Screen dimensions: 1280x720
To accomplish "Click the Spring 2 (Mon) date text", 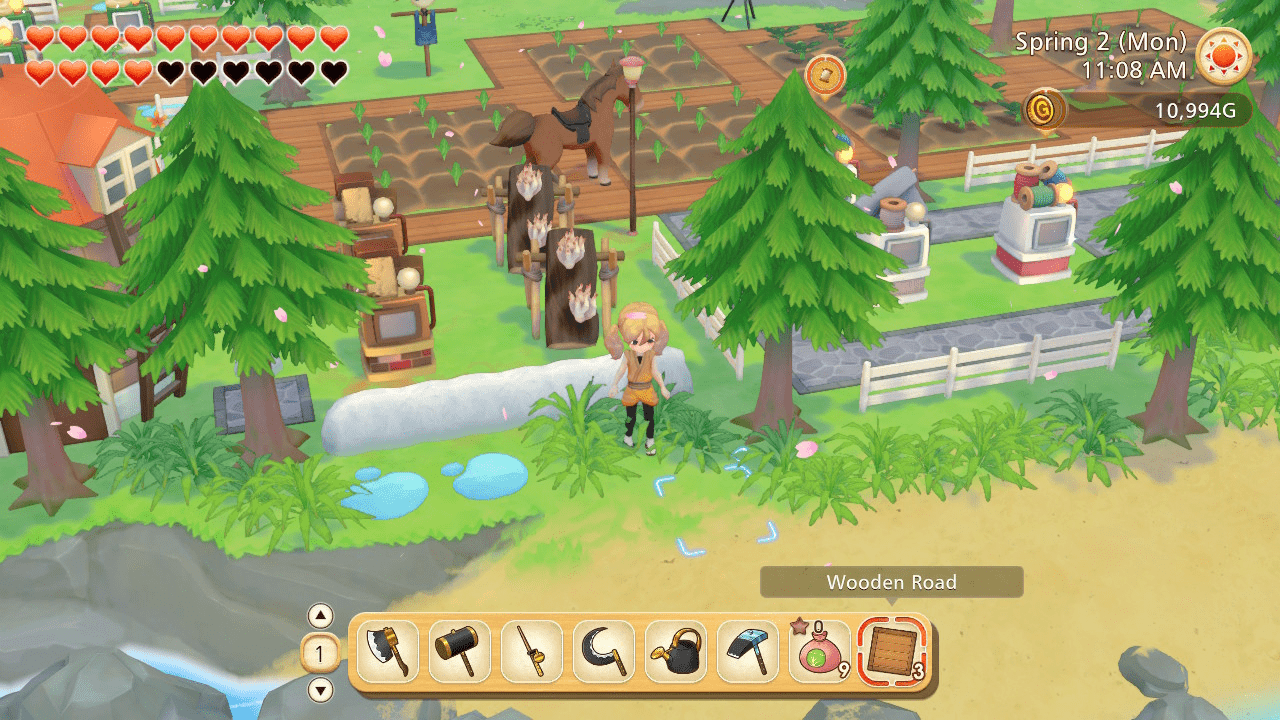I will [1101, 41].
